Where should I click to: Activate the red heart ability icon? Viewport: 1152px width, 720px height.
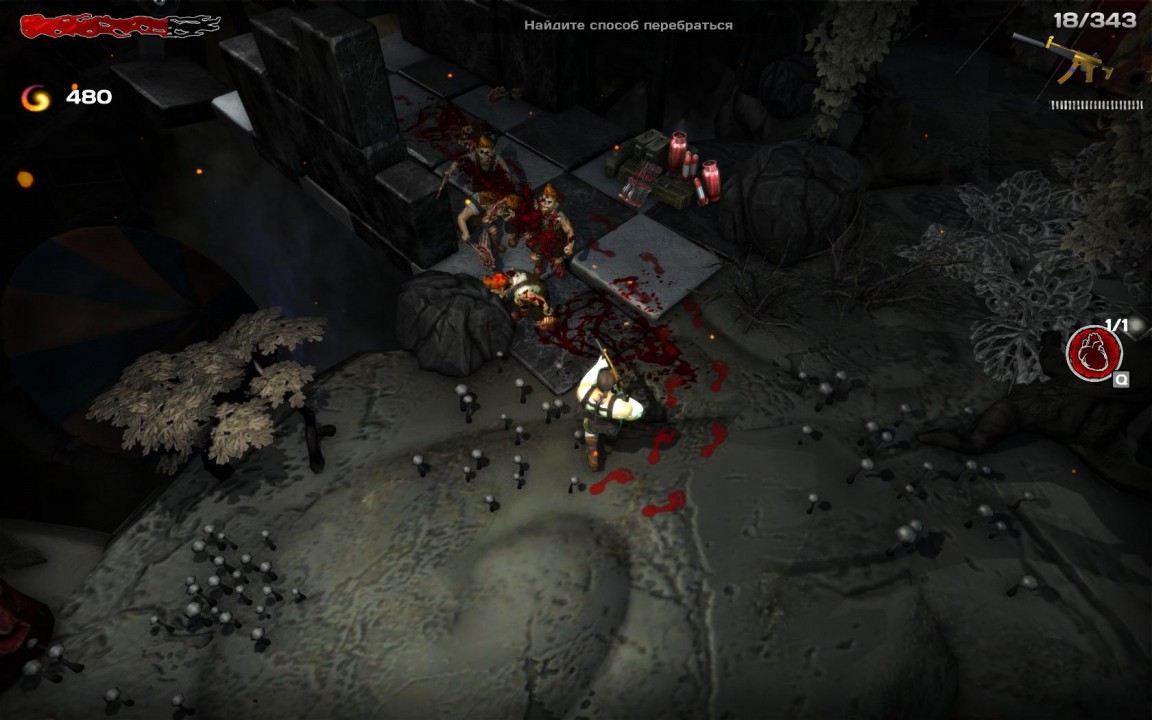pos(1093,353)
